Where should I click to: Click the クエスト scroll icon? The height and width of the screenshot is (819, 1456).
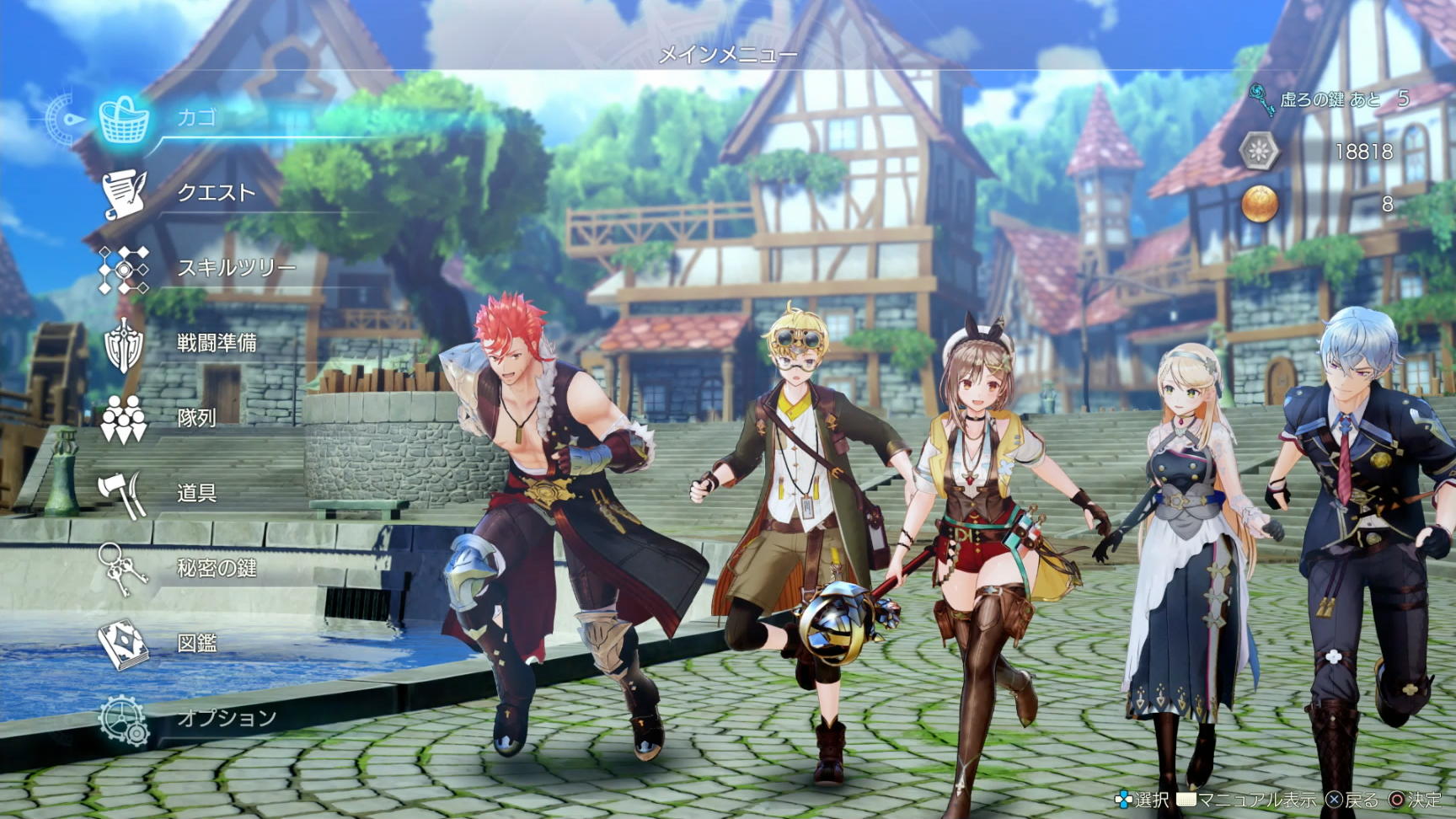pyautogui.click(x=125, y=195)
